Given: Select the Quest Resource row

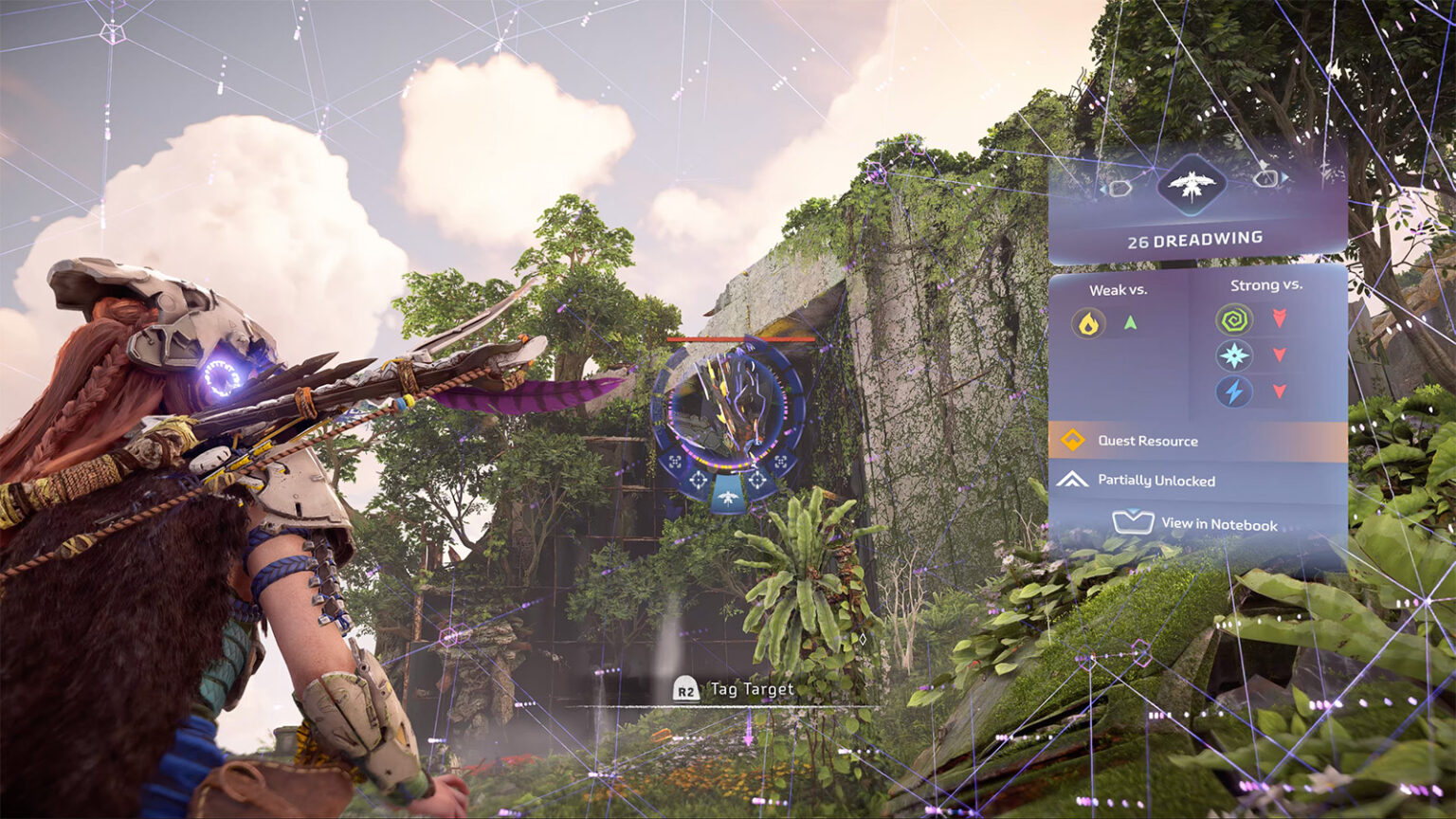Looking at the screenshot, I should pos(1197,441).
